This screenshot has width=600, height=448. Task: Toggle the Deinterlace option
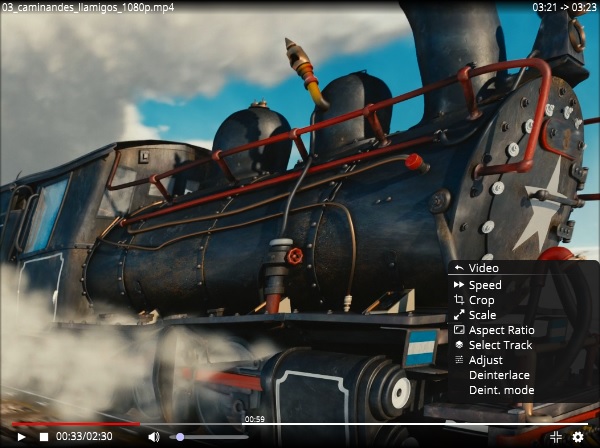pos(499,375)
